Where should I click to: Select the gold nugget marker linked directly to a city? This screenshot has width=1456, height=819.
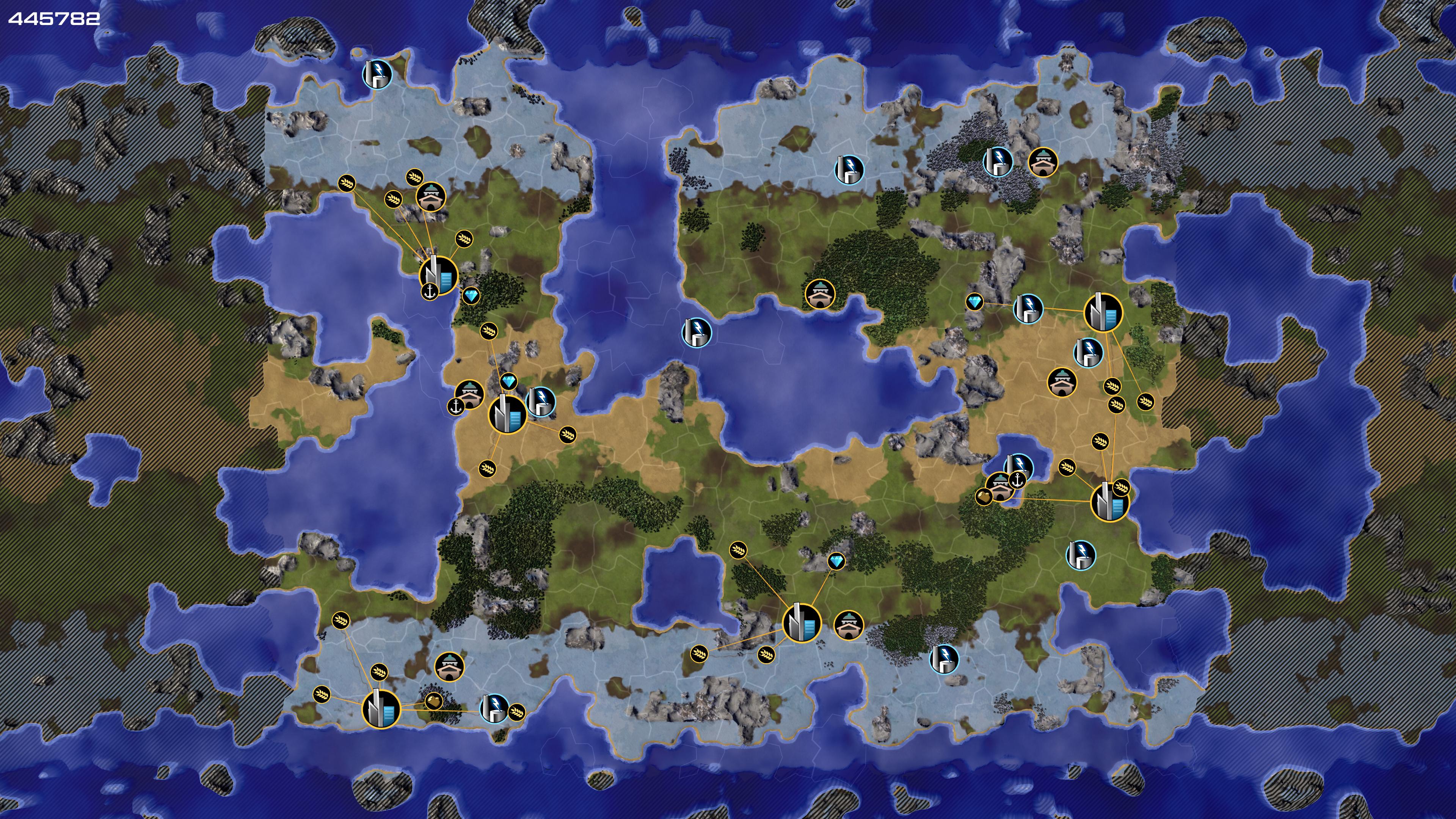(x=433, y=701)
